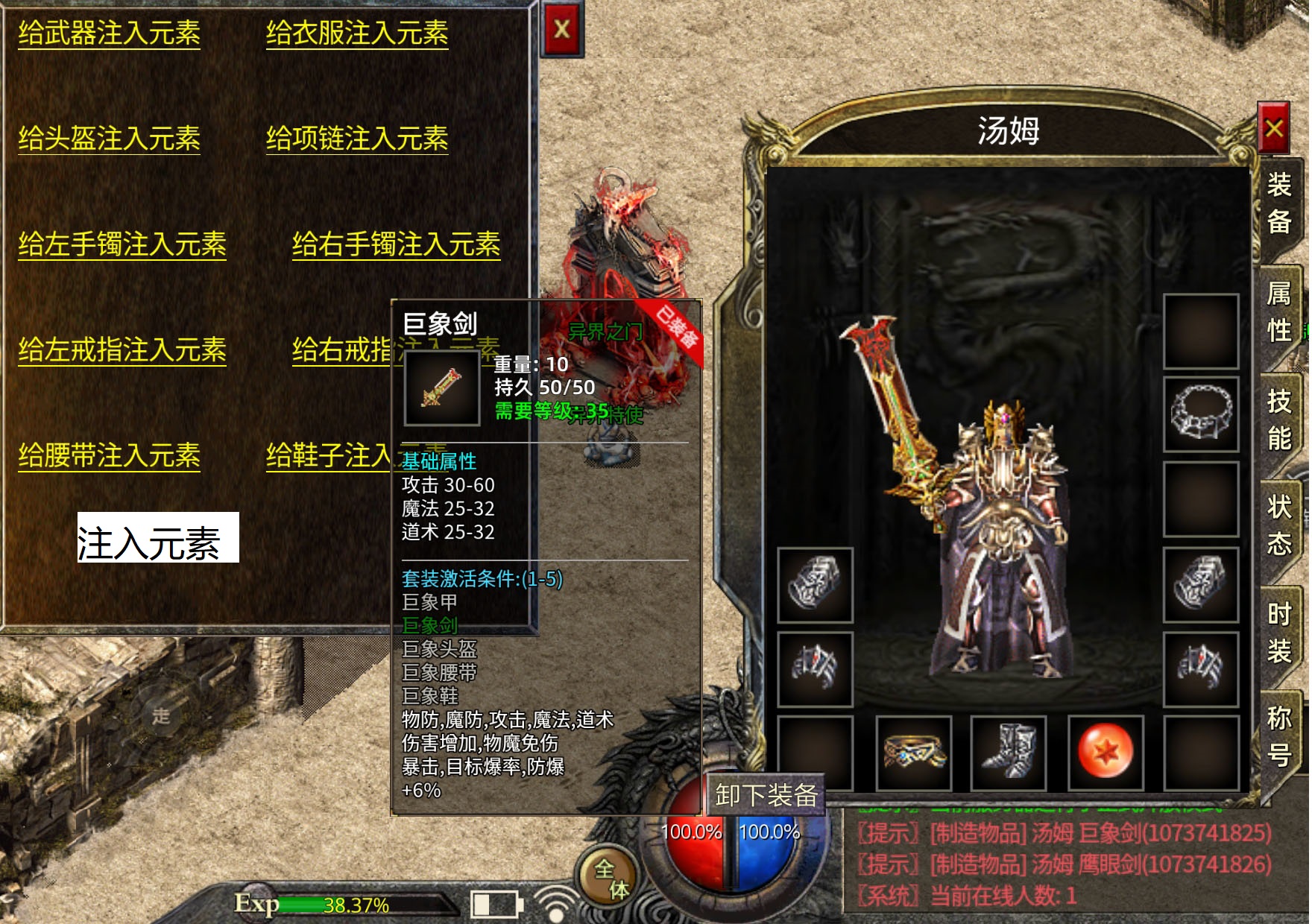Viewport: 1312px width, 924px height.
Task: Choose 给武器注入元素 weapon infusion link
Action: 110,34
